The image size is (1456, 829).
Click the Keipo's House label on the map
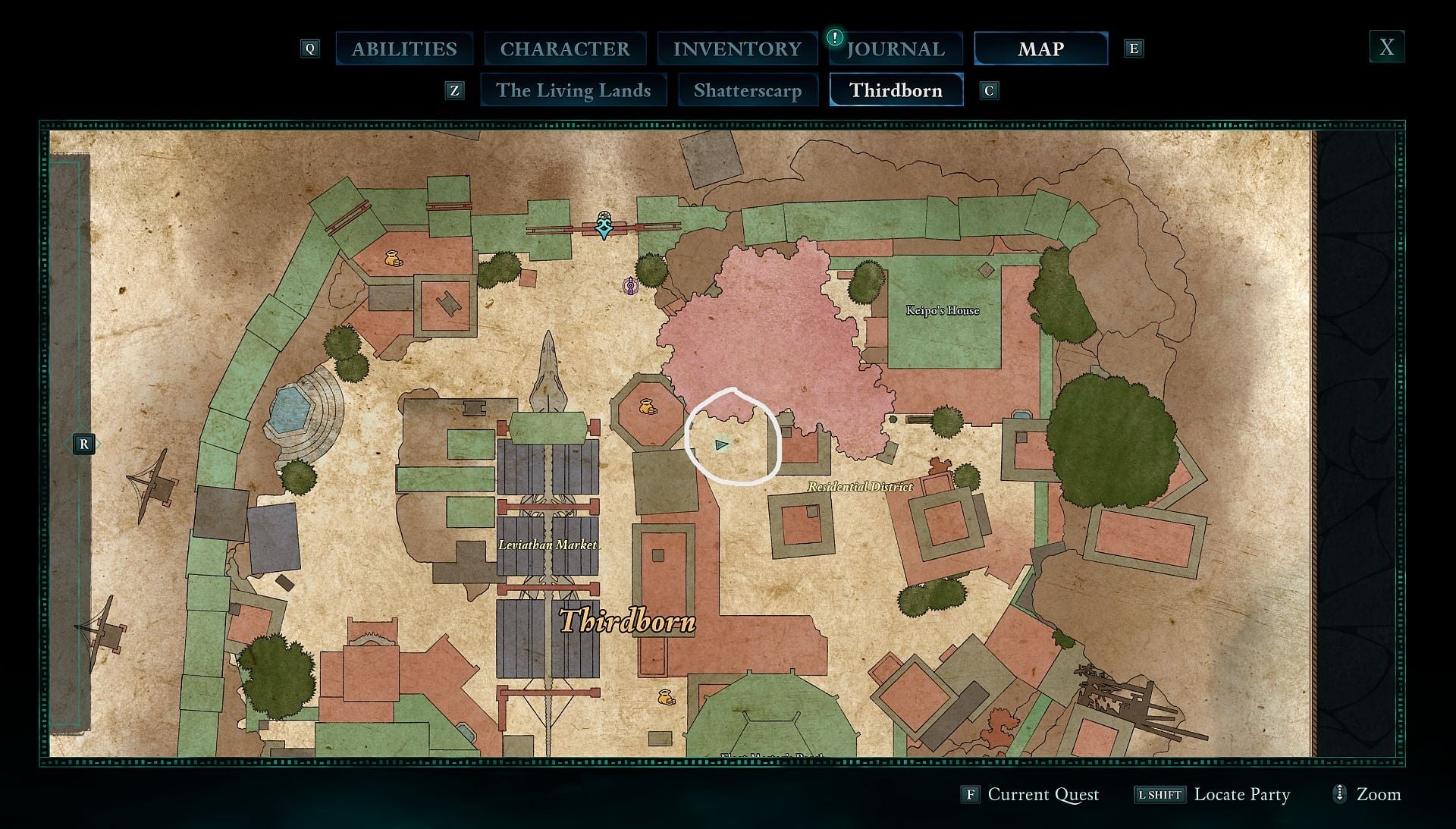943,310
